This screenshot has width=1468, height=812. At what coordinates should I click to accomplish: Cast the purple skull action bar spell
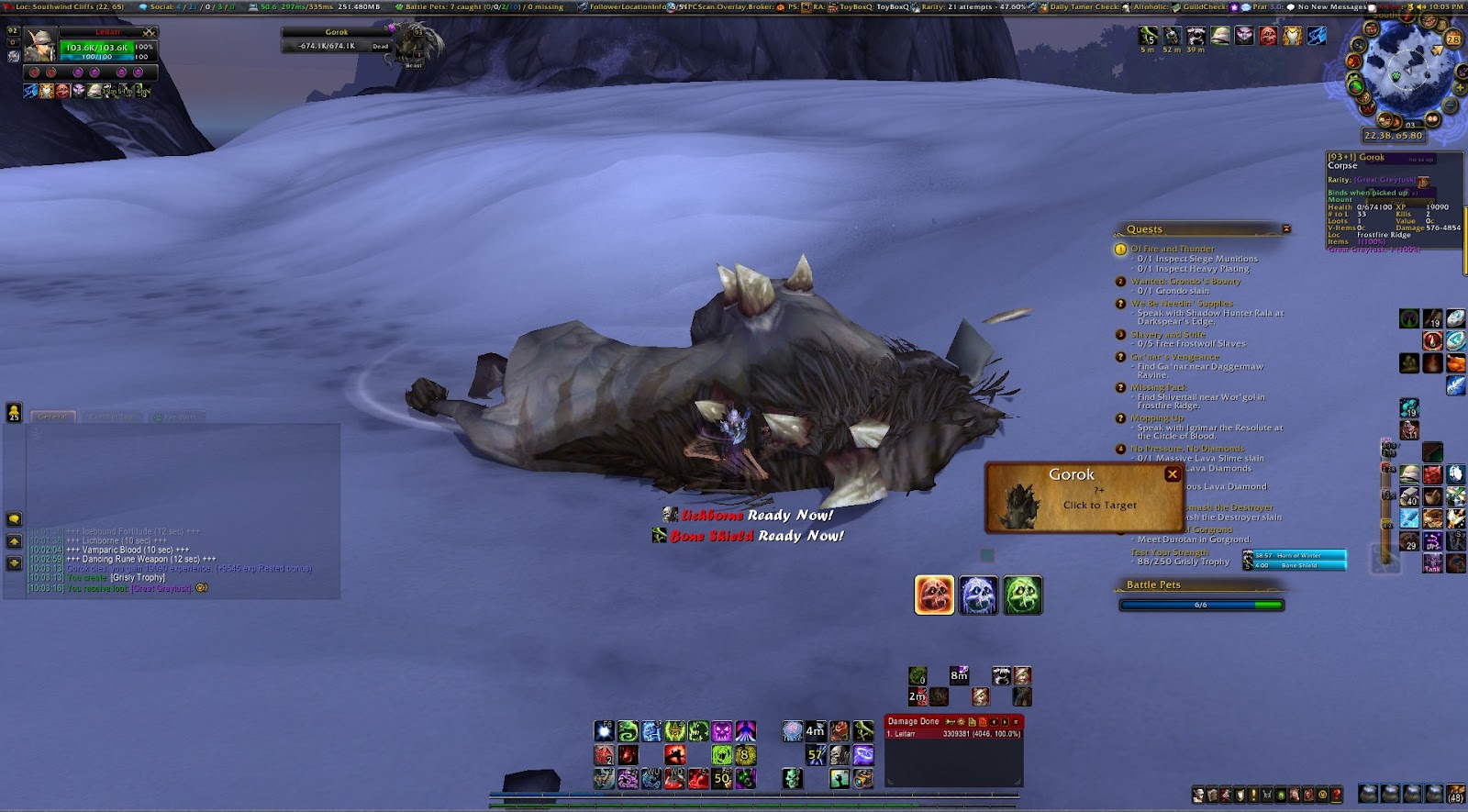point(722,731)
